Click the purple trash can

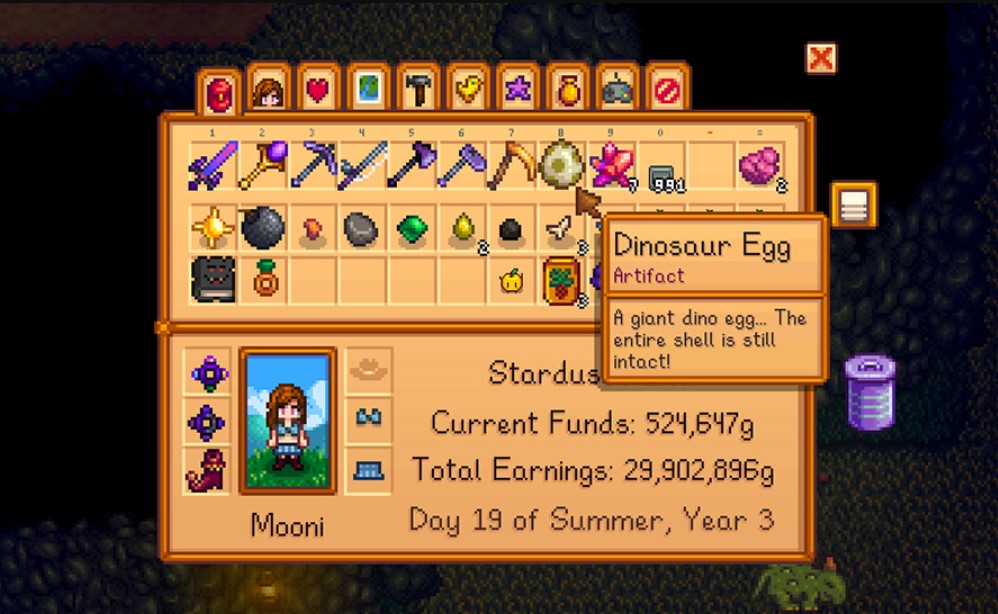[869, 391]
